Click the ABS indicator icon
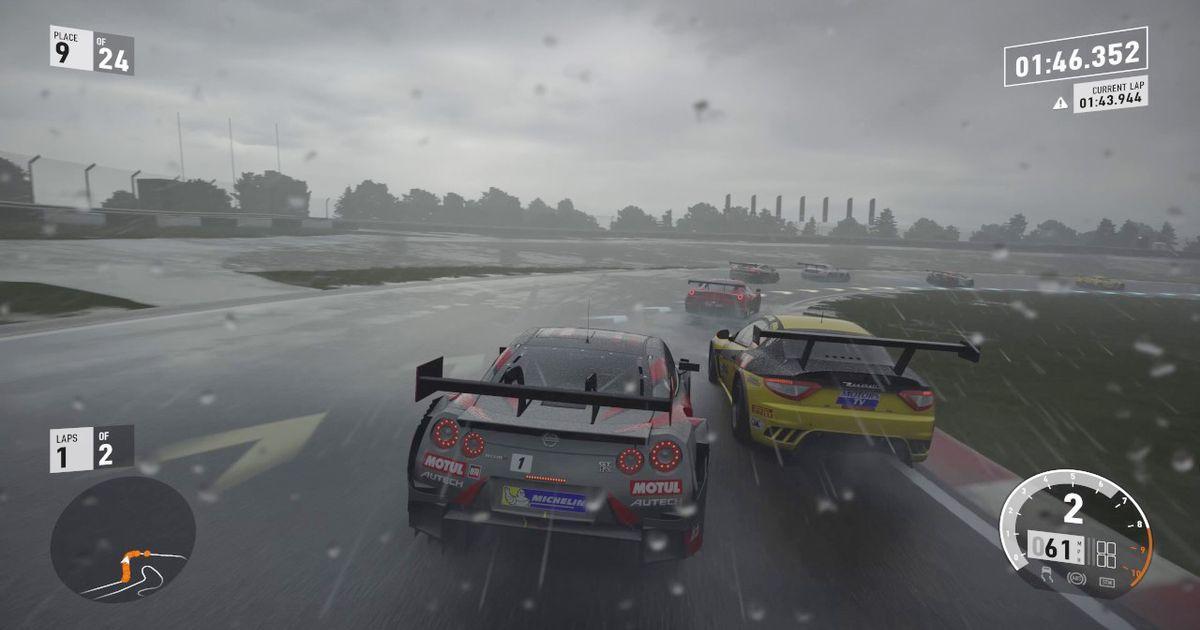Image resolution: width=1200 pixels, height=630 pixels. 1076,578
